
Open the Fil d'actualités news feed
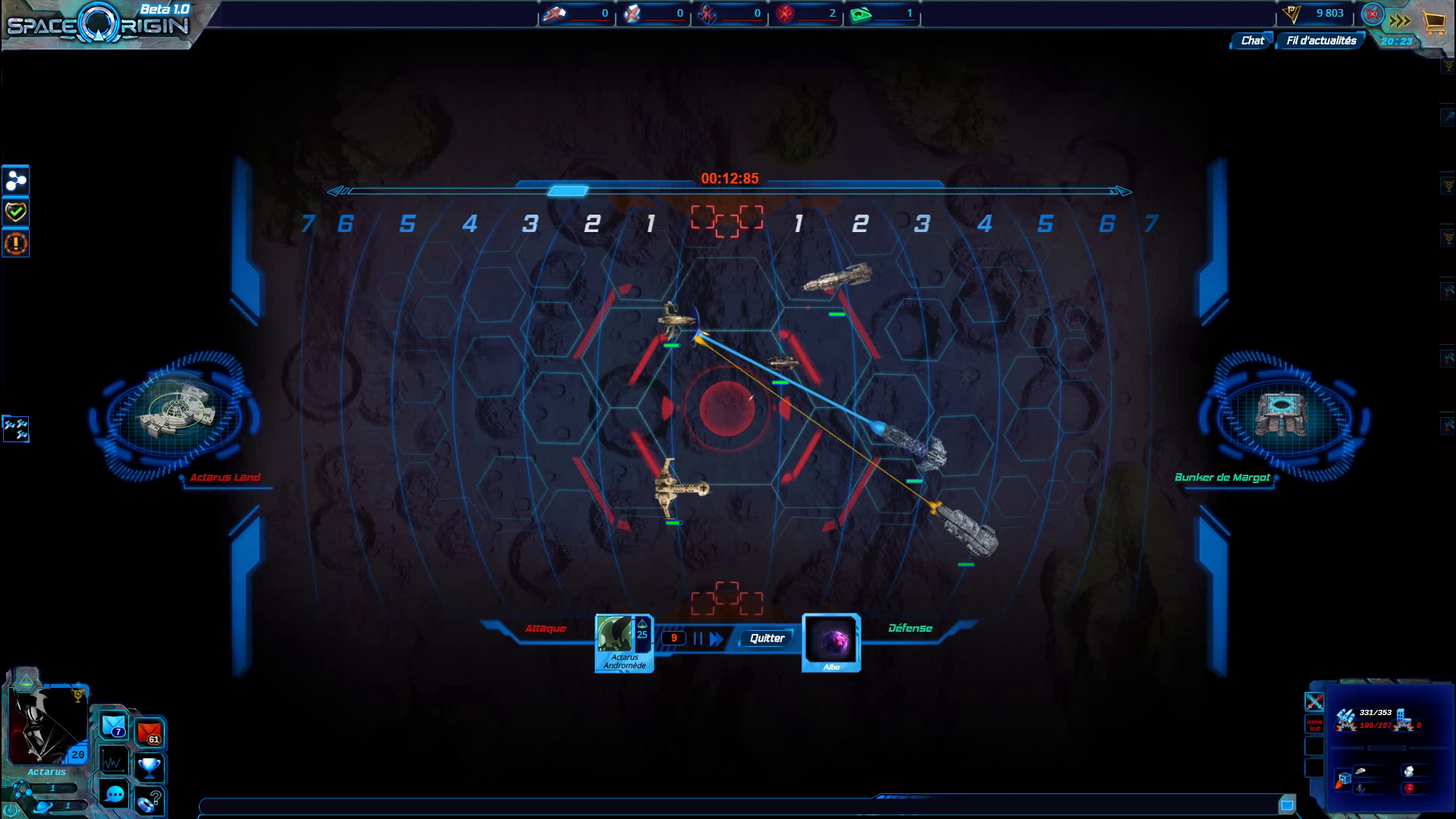click(x=1321, y=41)
